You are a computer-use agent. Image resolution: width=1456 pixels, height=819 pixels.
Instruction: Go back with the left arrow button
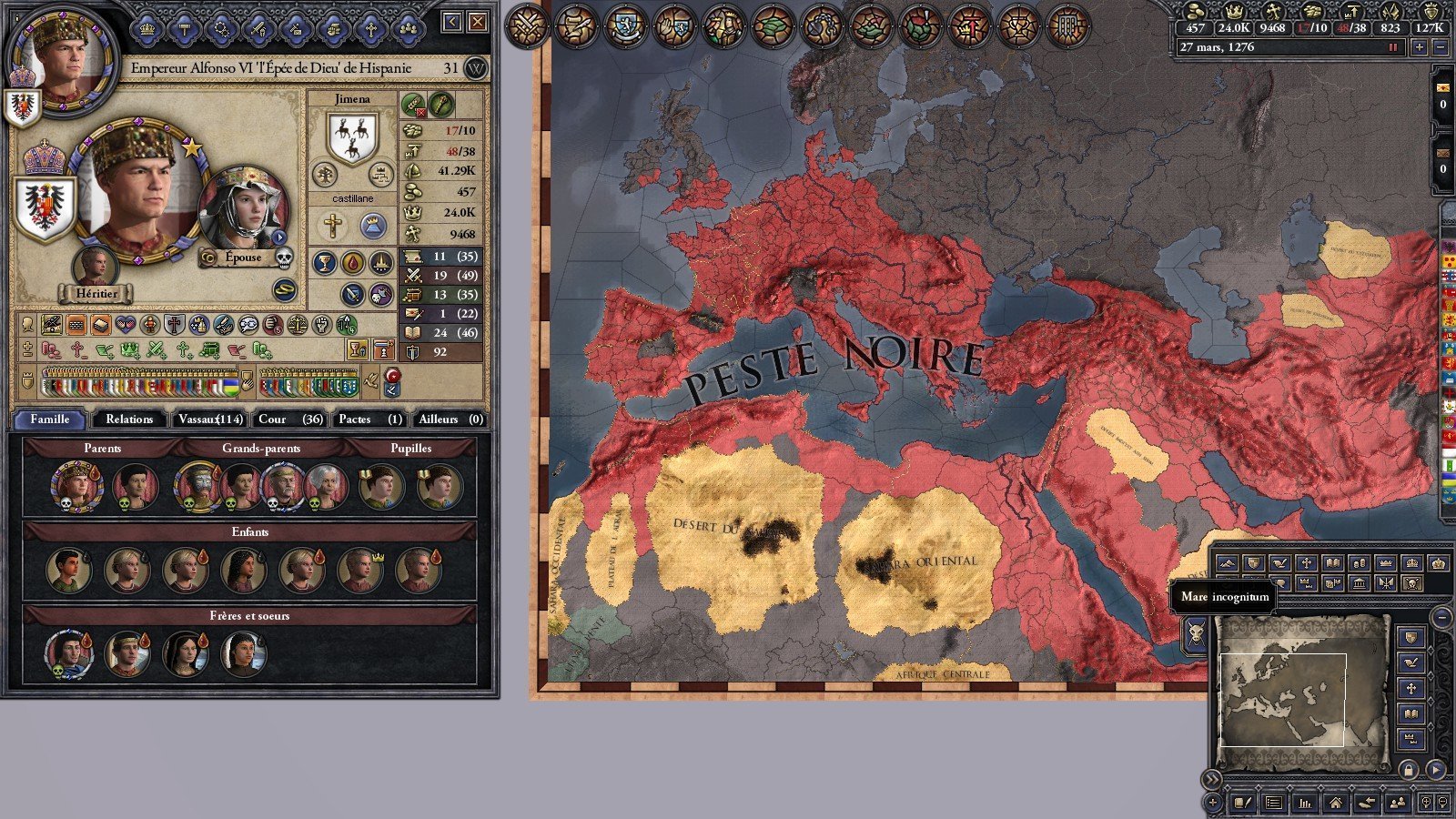coord(452,22)
